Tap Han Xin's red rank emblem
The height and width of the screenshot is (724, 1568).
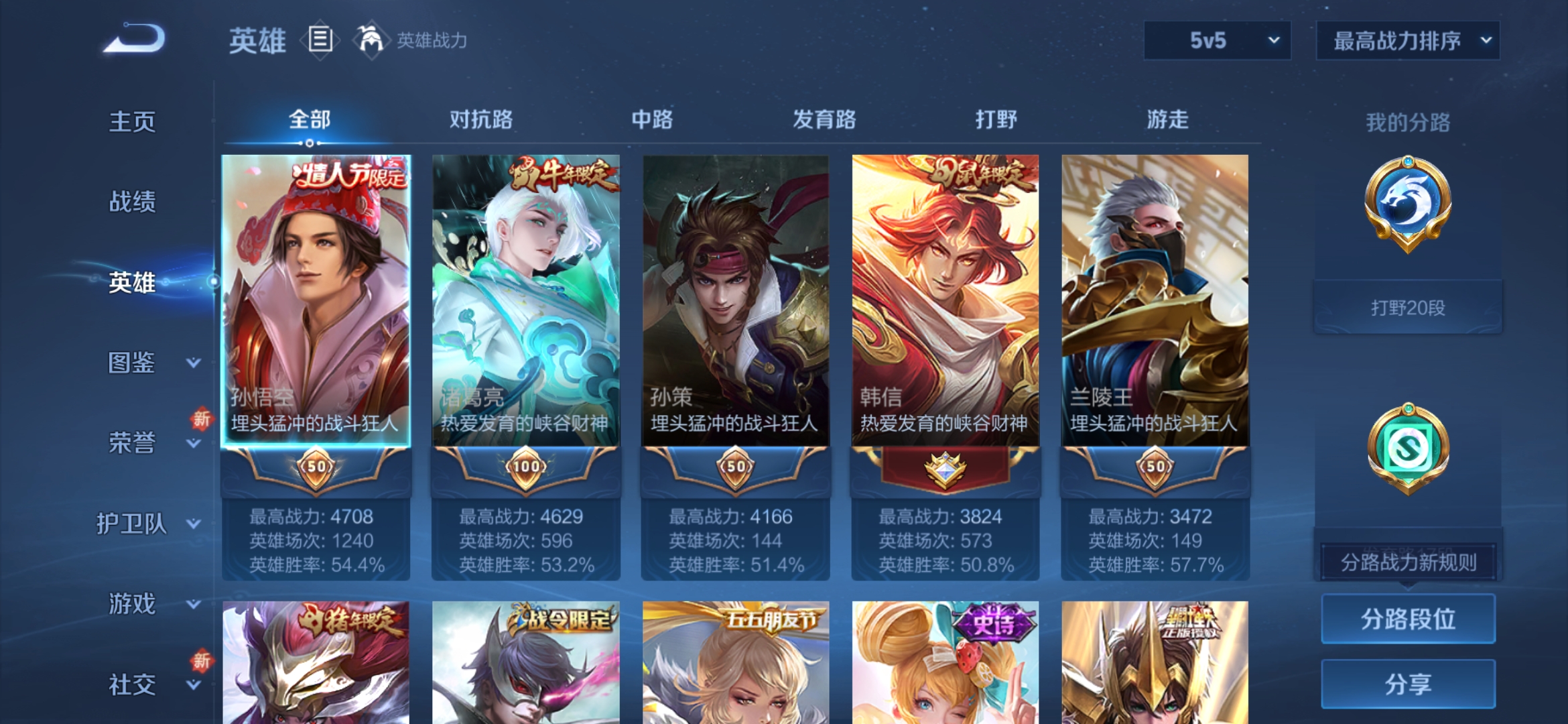click(x=943, y=468)
